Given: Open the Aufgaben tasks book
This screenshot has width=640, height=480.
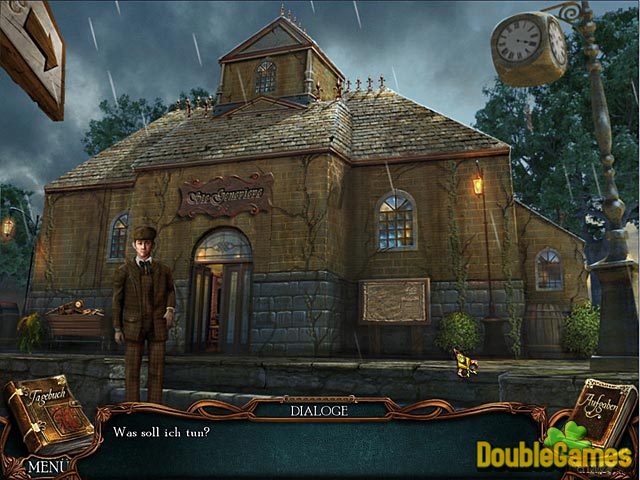Looking at the screenshot, I should pos(602,412).
